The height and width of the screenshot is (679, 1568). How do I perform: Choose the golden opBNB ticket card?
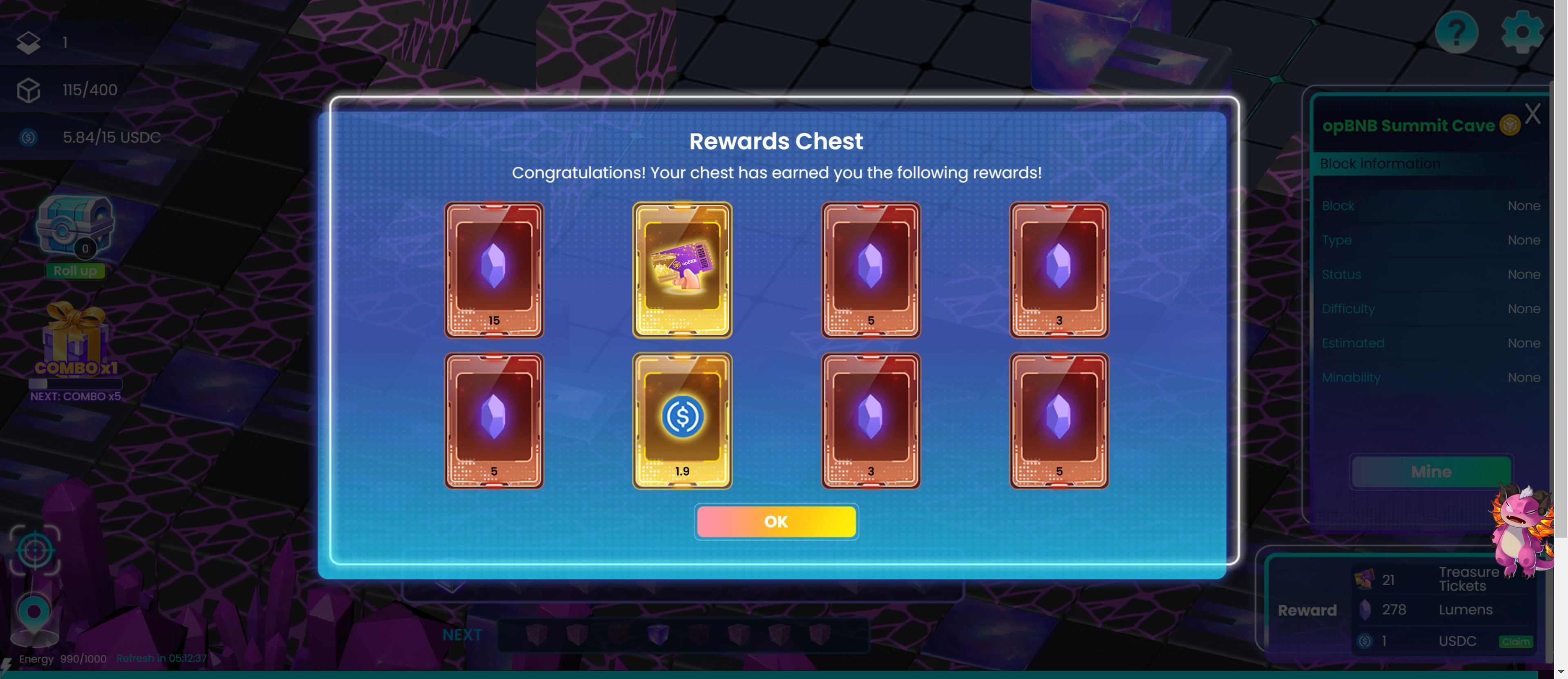pyautogui.click(x=682, y=270)
